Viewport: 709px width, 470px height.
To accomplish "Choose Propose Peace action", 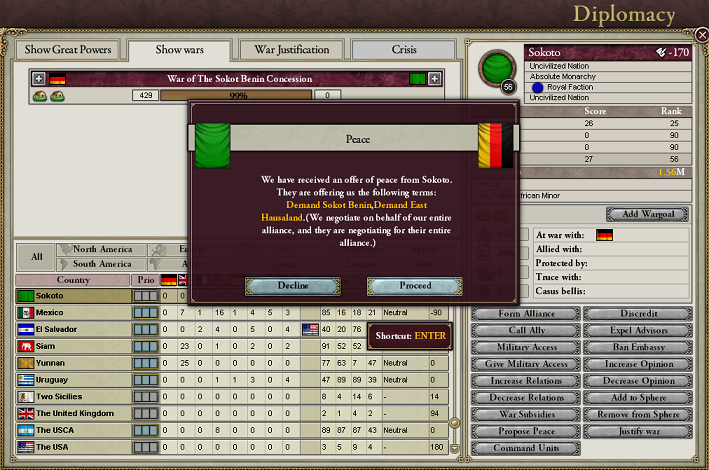I will pos(525,431).
